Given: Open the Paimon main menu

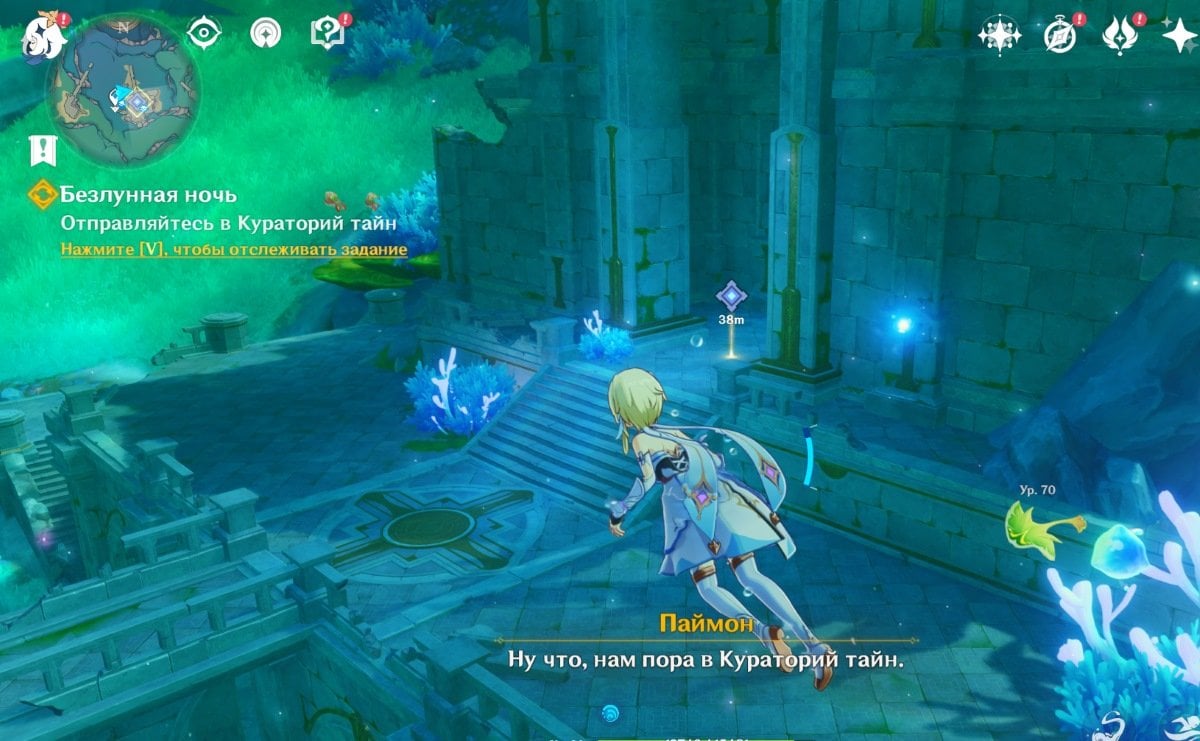Looking at the screenshot, I should pos(40,37).
